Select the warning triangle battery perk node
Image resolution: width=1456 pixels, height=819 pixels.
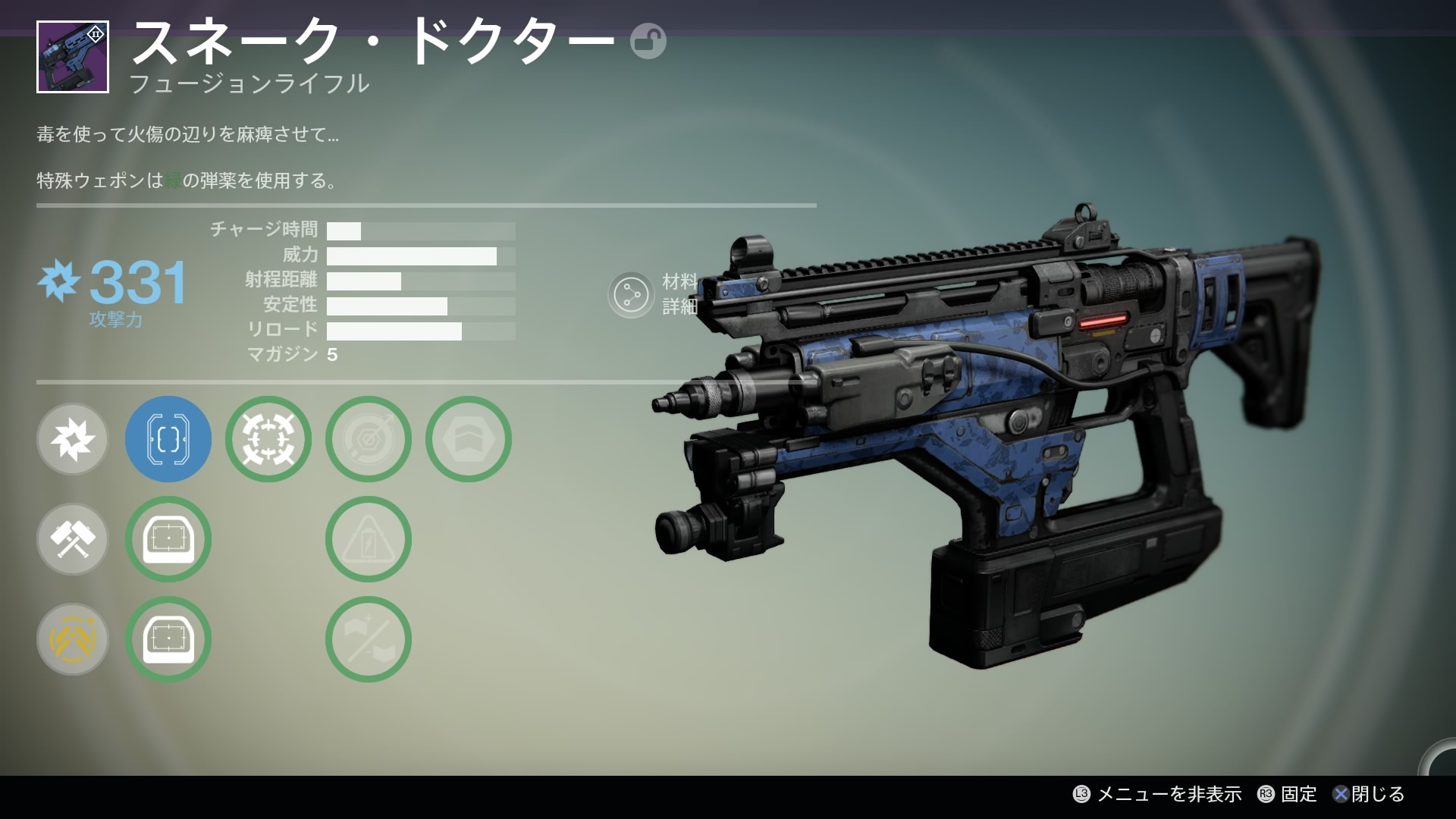click(x=369, y=539)
